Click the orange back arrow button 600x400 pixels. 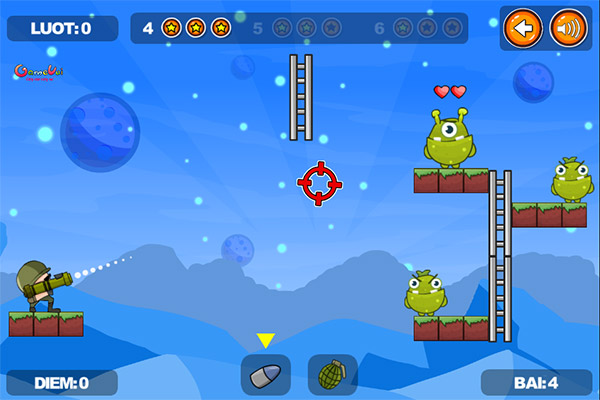coord(520,28)
